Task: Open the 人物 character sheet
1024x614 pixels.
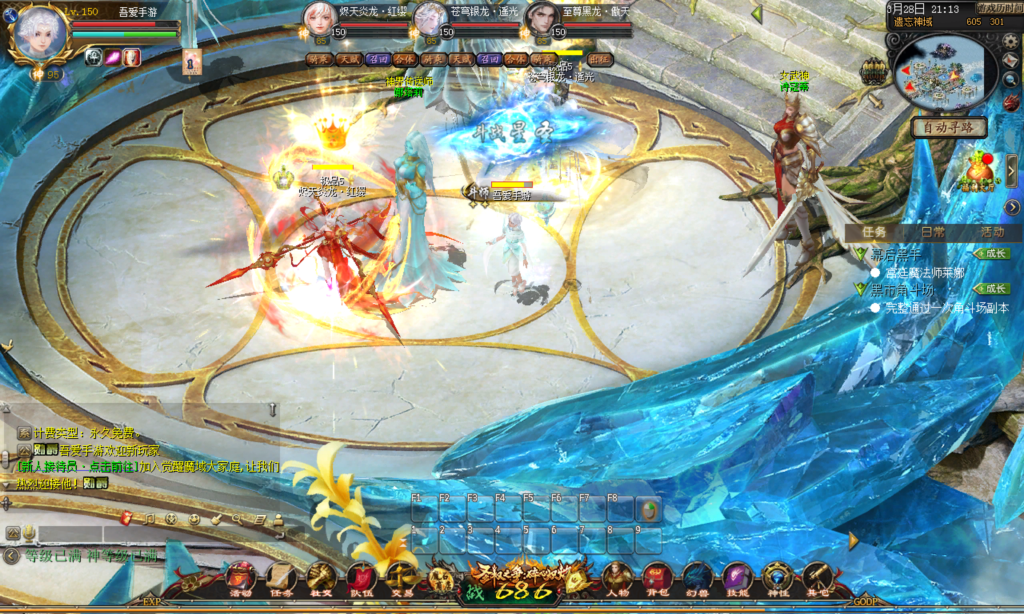Action: click(617, 579)
